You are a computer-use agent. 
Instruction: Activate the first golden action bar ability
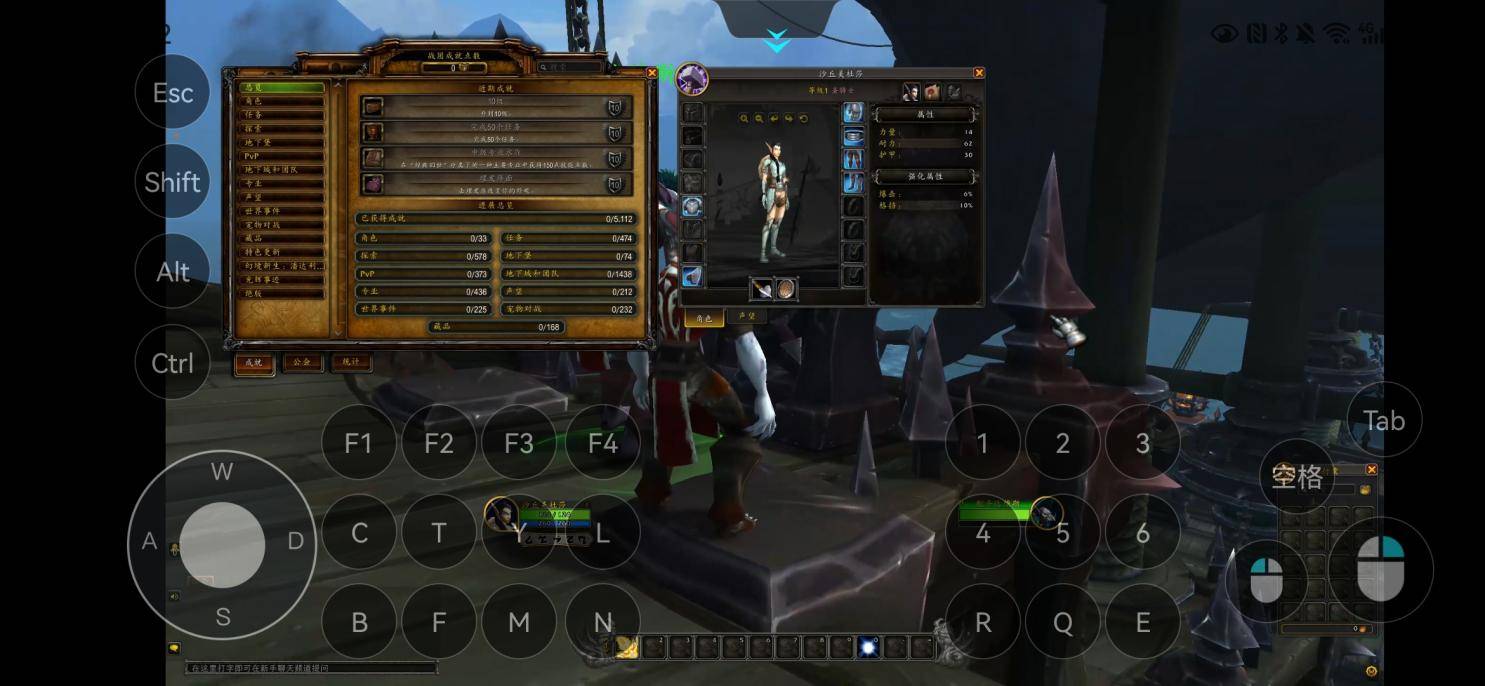(x=626, y=647)
